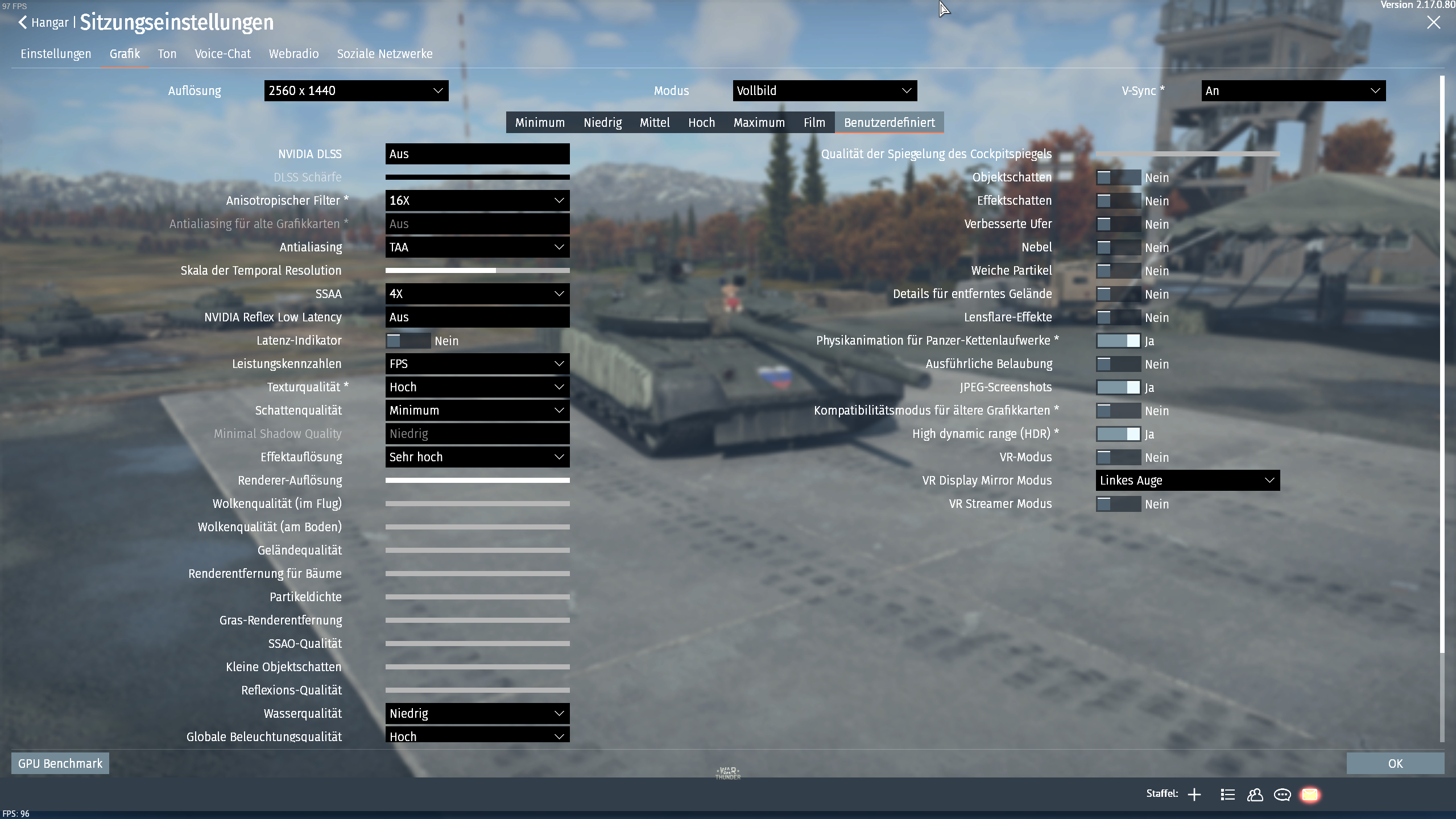
Task: Enable the Nebel setting
Action: 1119,247
